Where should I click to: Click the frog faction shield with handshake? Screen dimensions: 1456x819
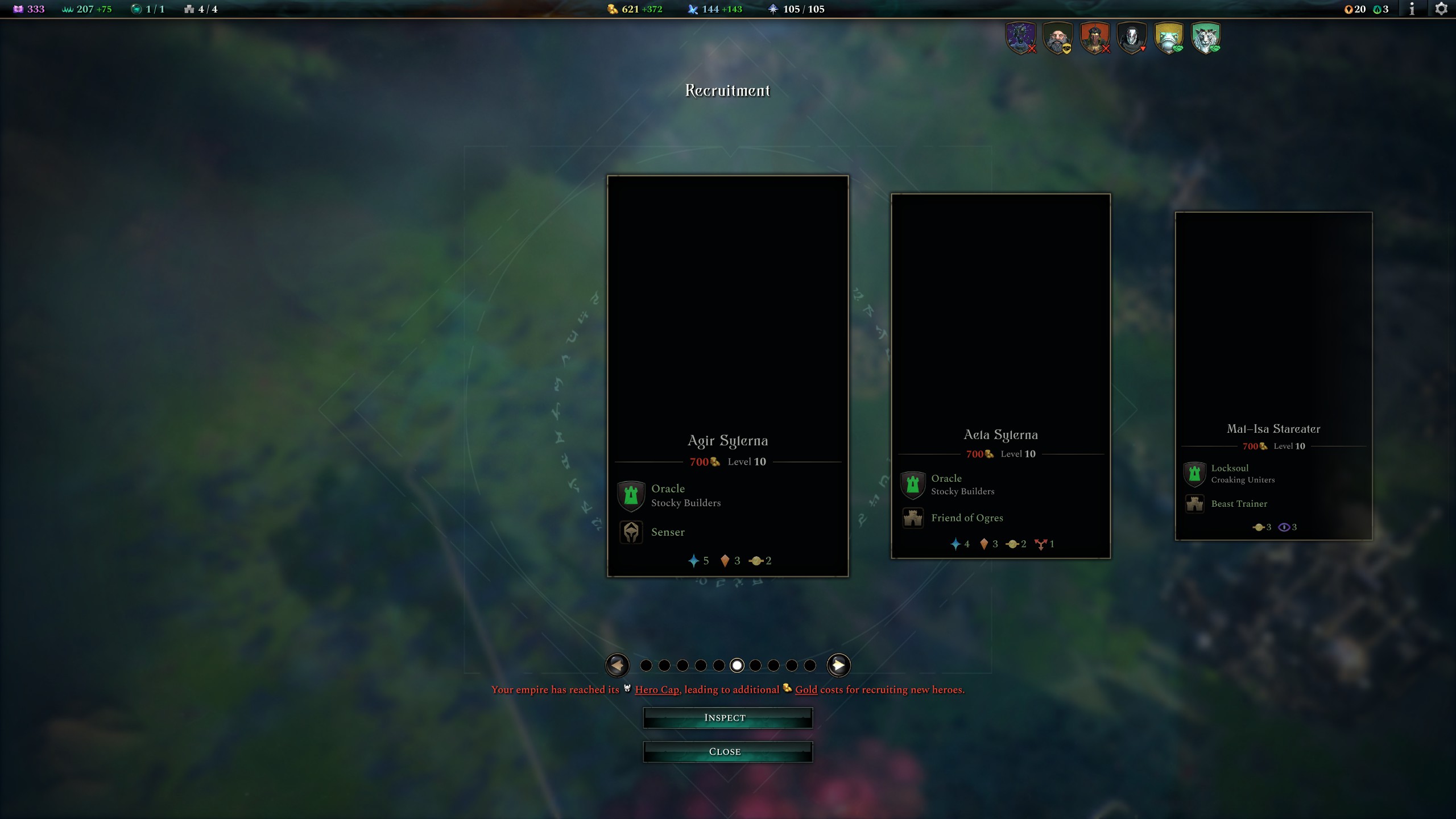(x=1169, y=38)
